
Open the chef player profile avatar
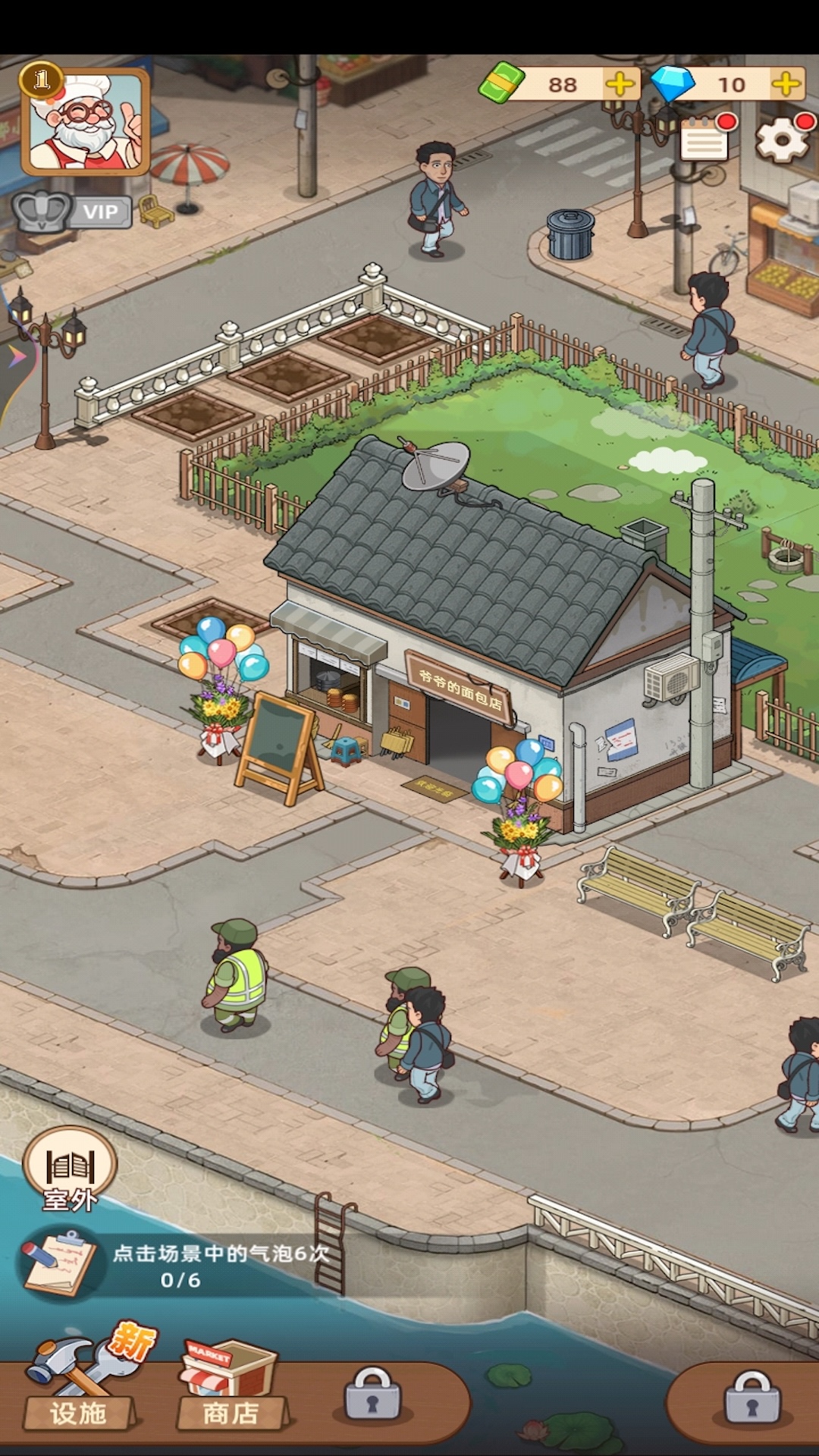point(85,121)
